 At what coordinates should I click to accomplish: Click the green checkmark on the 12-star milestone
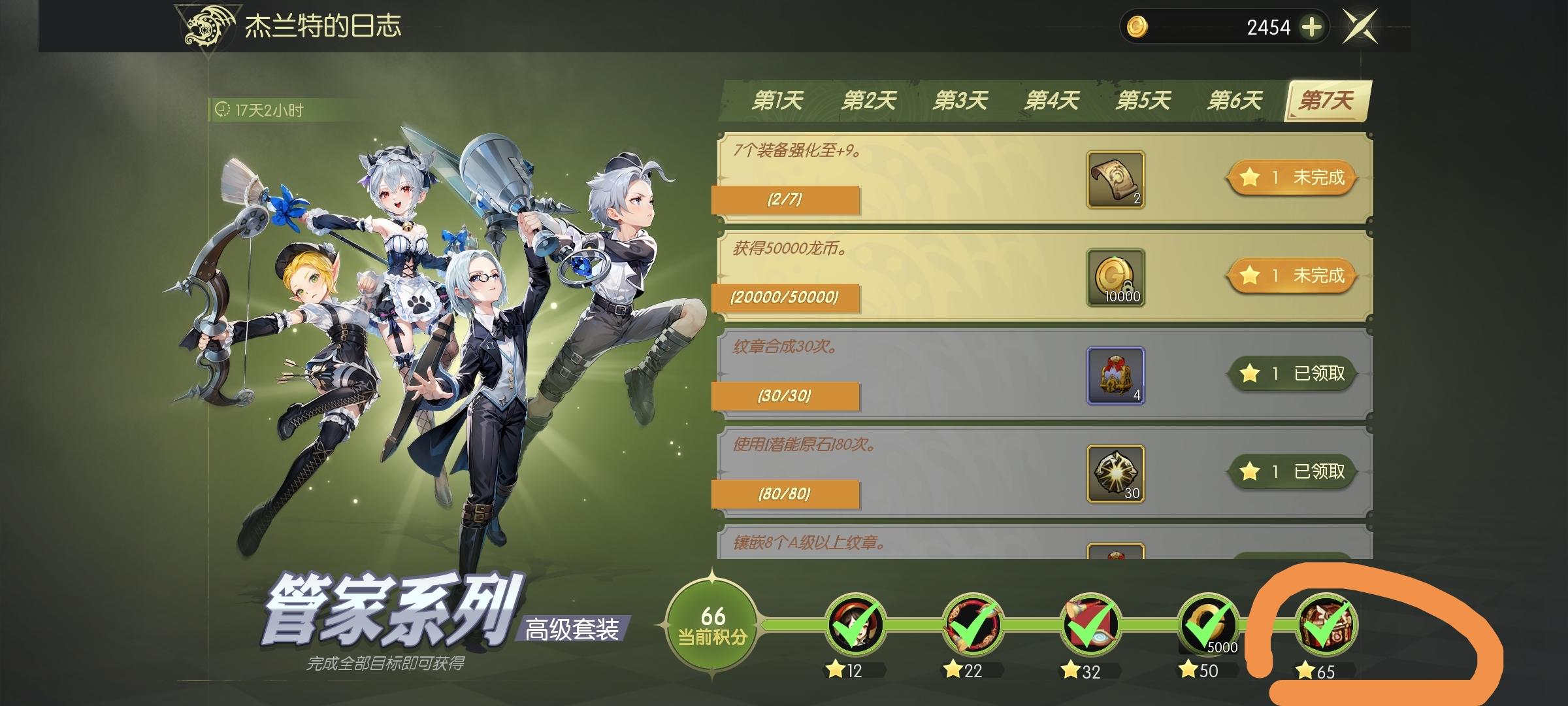click(857, 621)
